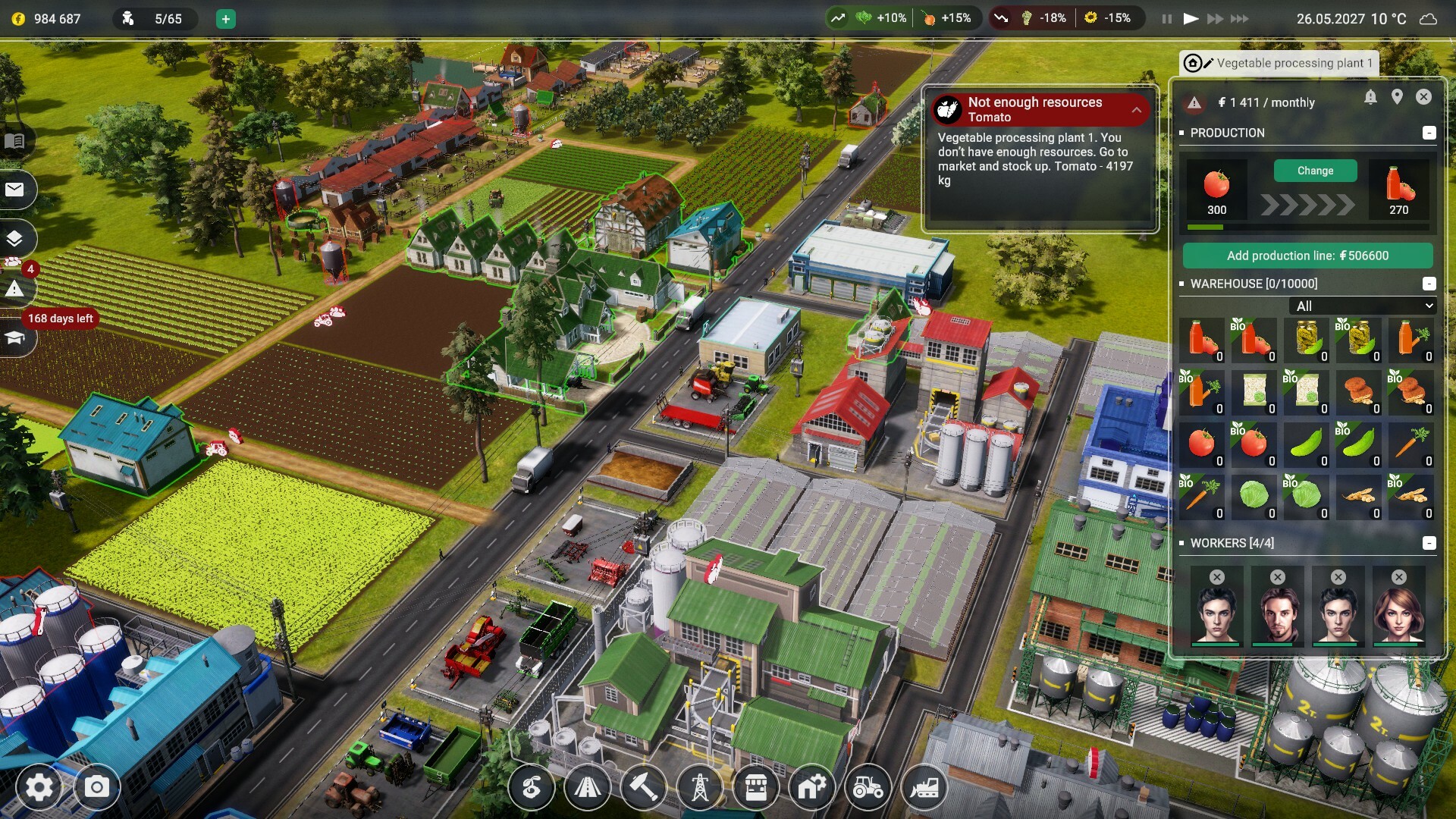
Task: Collapse the Not enough resources notification
Action: tap(1136, 110)
